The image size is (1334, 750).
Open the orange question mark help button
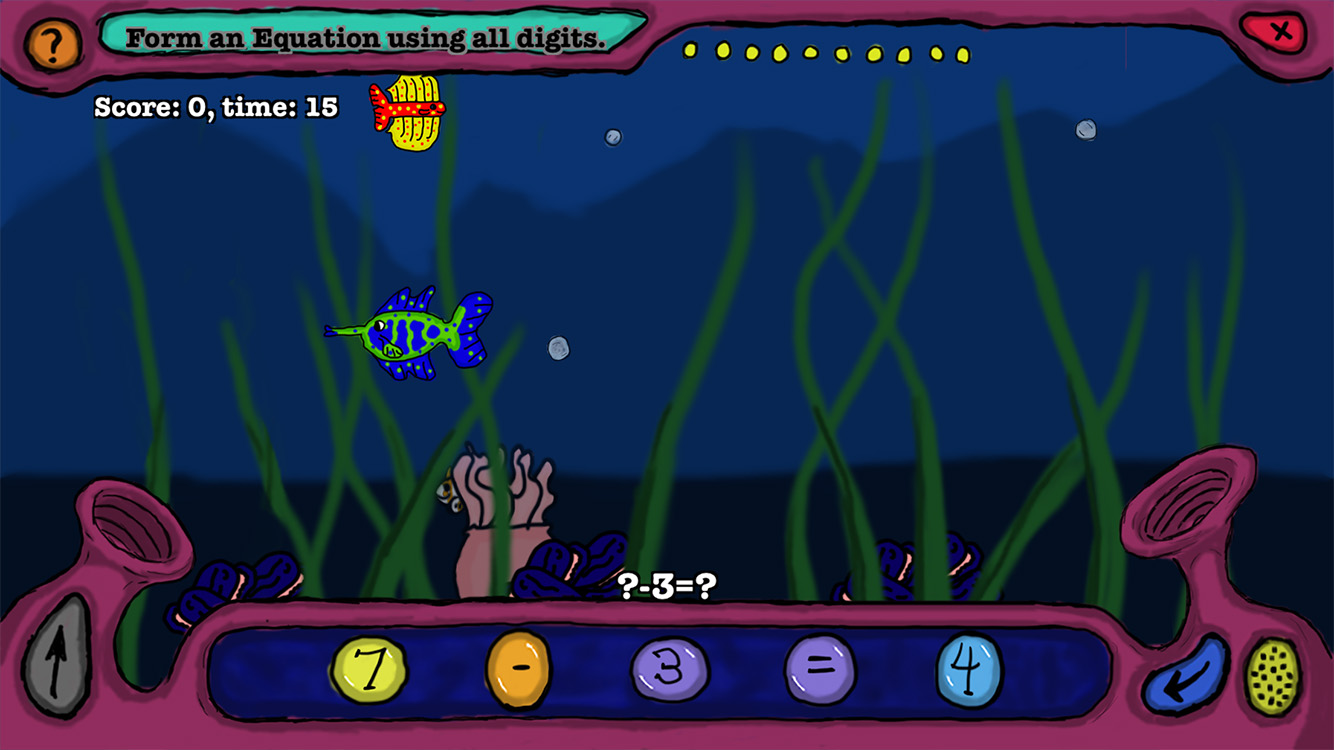click(53, 44)
